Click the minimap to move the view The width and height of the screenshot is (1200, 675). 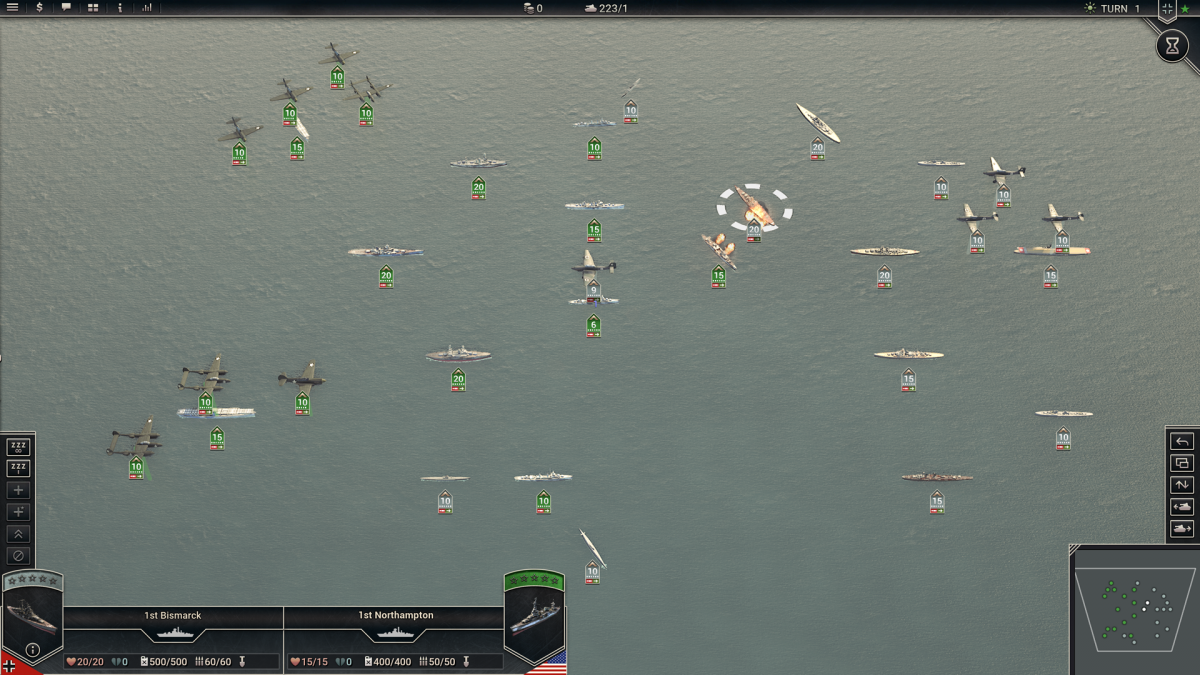1134,610
